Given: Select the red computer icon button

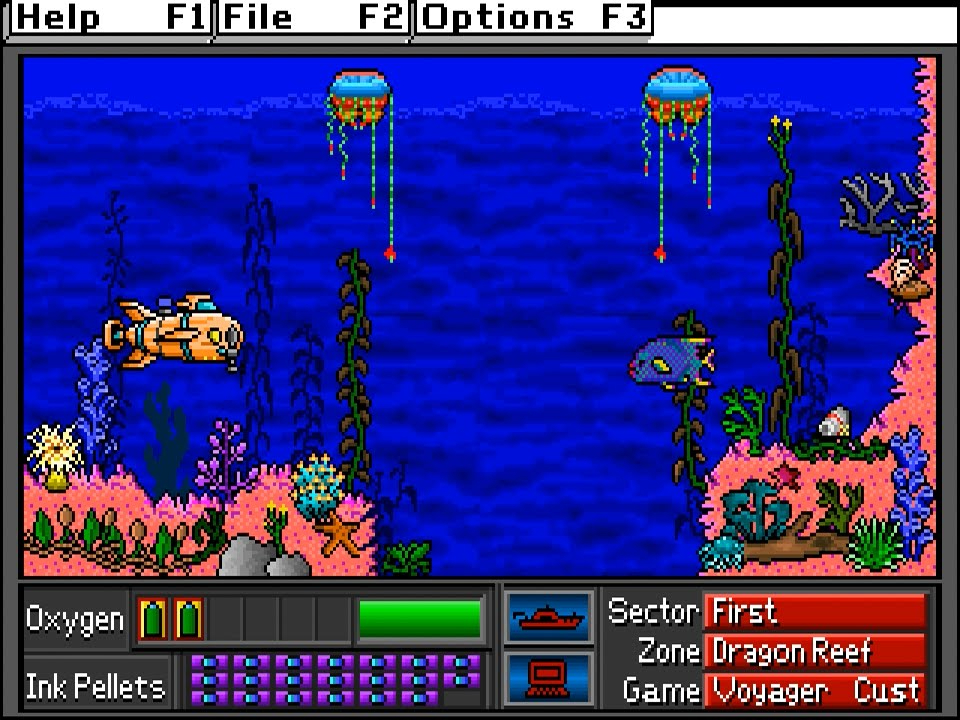Looking at the screenshot, I should pyautogui.click(x=549, y=677).
